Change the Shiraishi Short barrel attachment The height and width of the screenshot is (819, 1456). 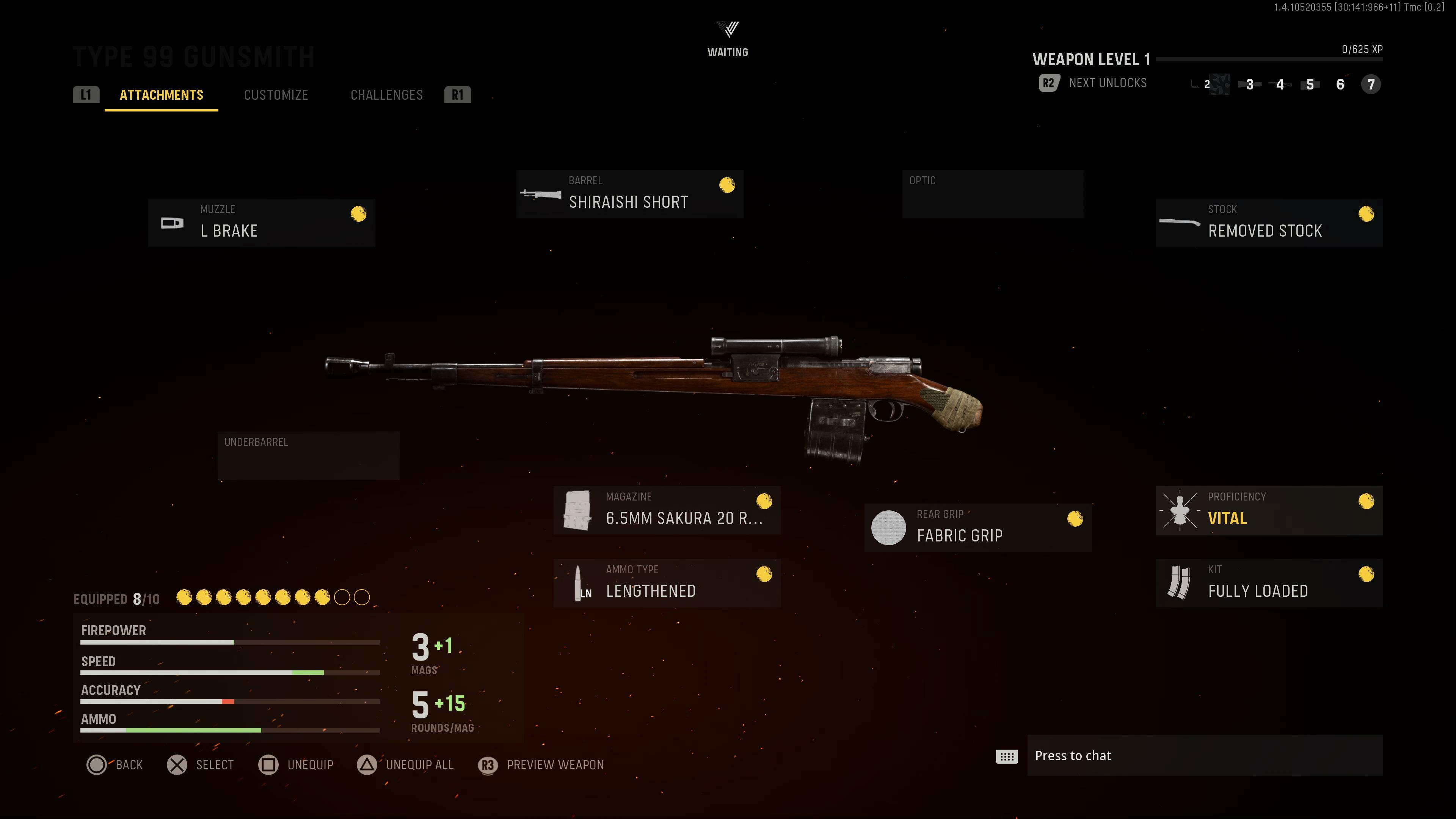click(x=630, y=194)
